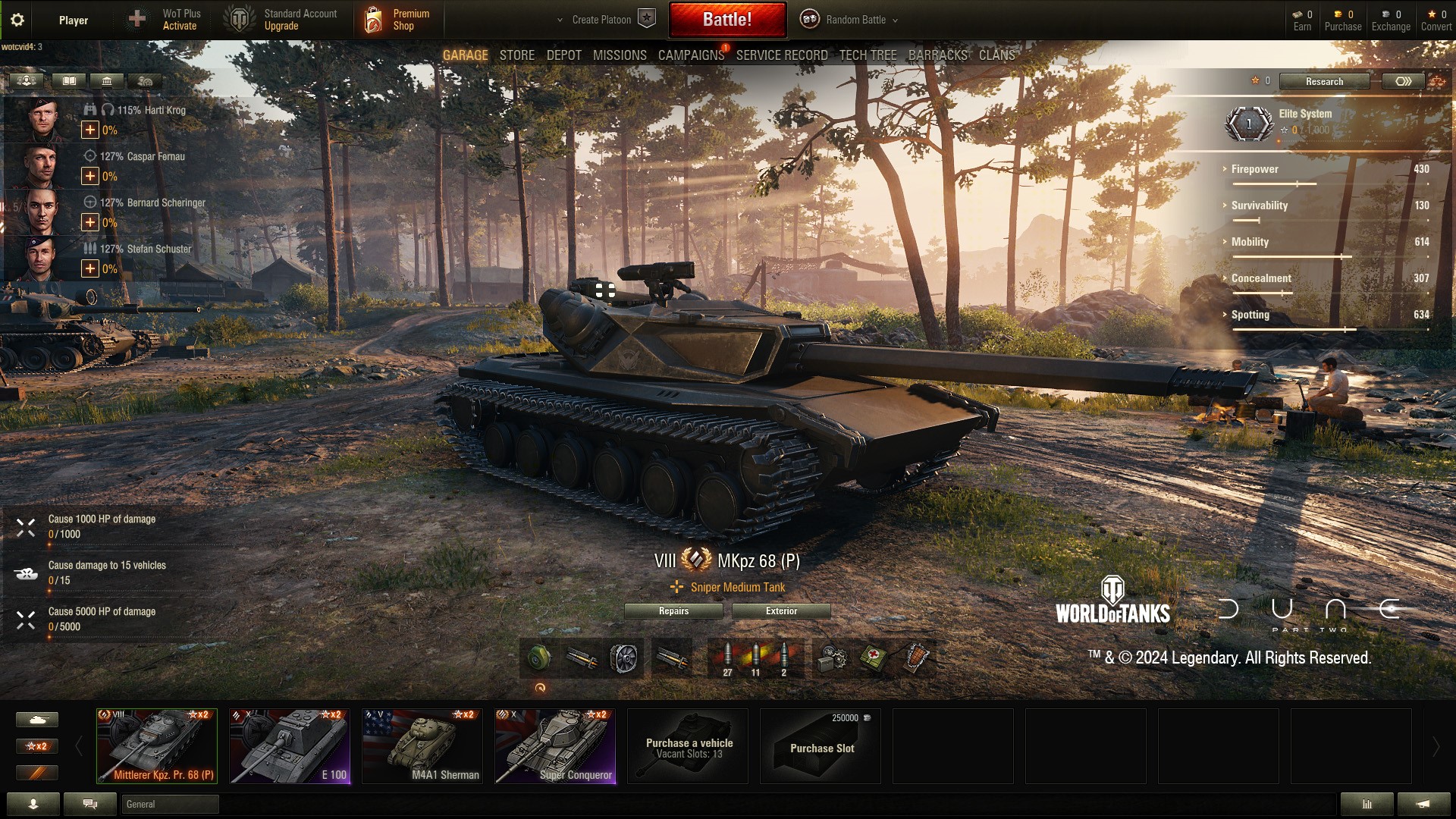This screenshot has width=1456, height=819.
Task: Toggle the x2 bonus filter in vehicle carousel
Action: (37, 746)
